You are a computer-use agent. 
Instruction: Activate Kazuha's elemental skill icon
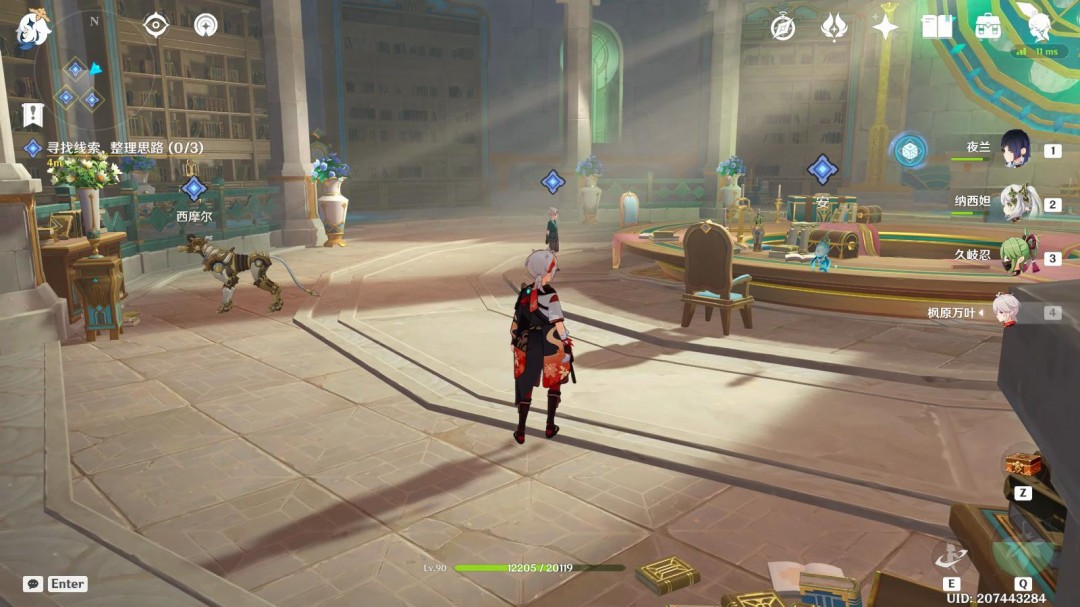(x=950, y=557)
